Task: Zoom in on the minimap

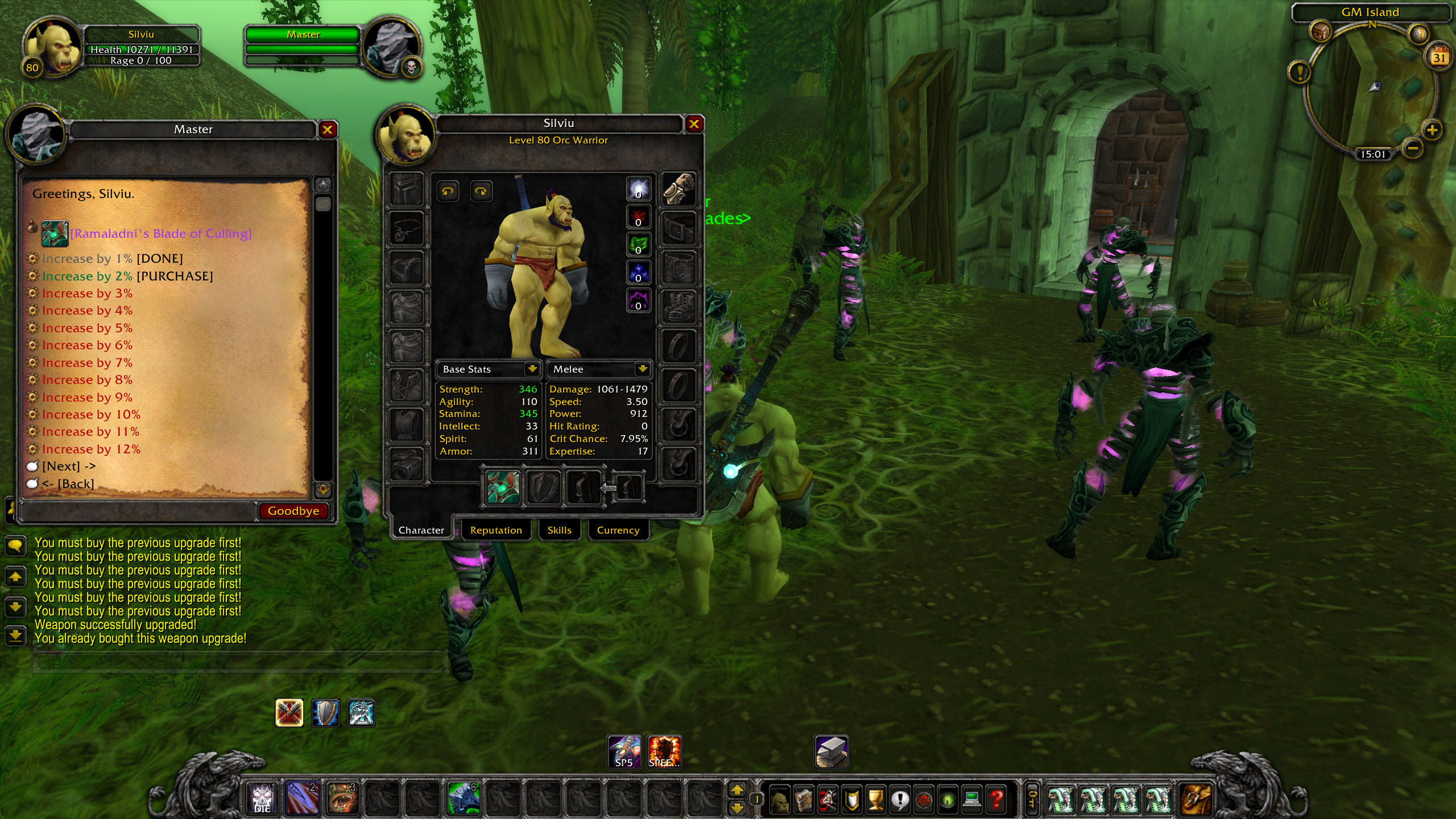Action: click(x=1432, y=130)
